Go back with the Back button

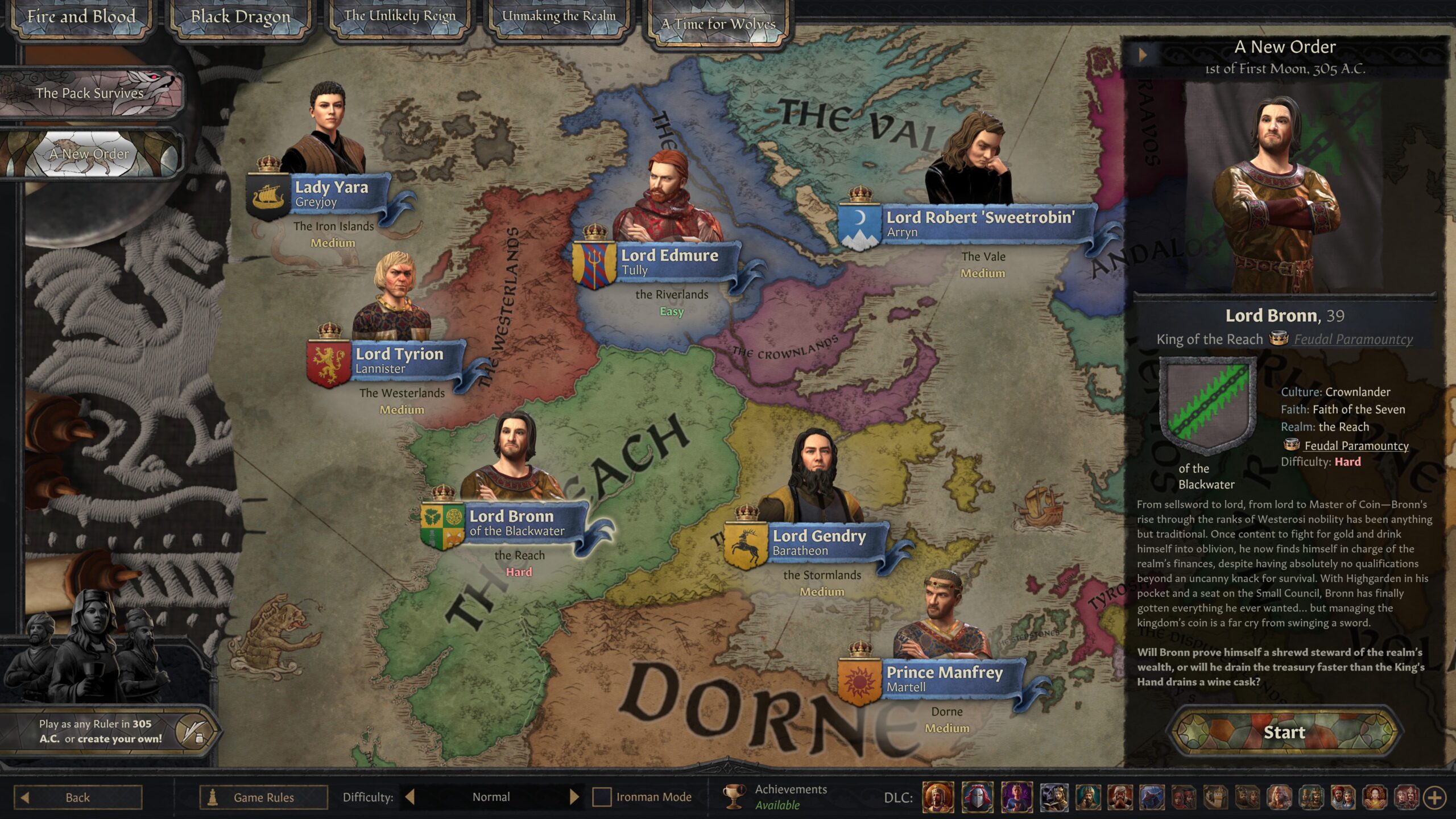click(x=78, y=797)
